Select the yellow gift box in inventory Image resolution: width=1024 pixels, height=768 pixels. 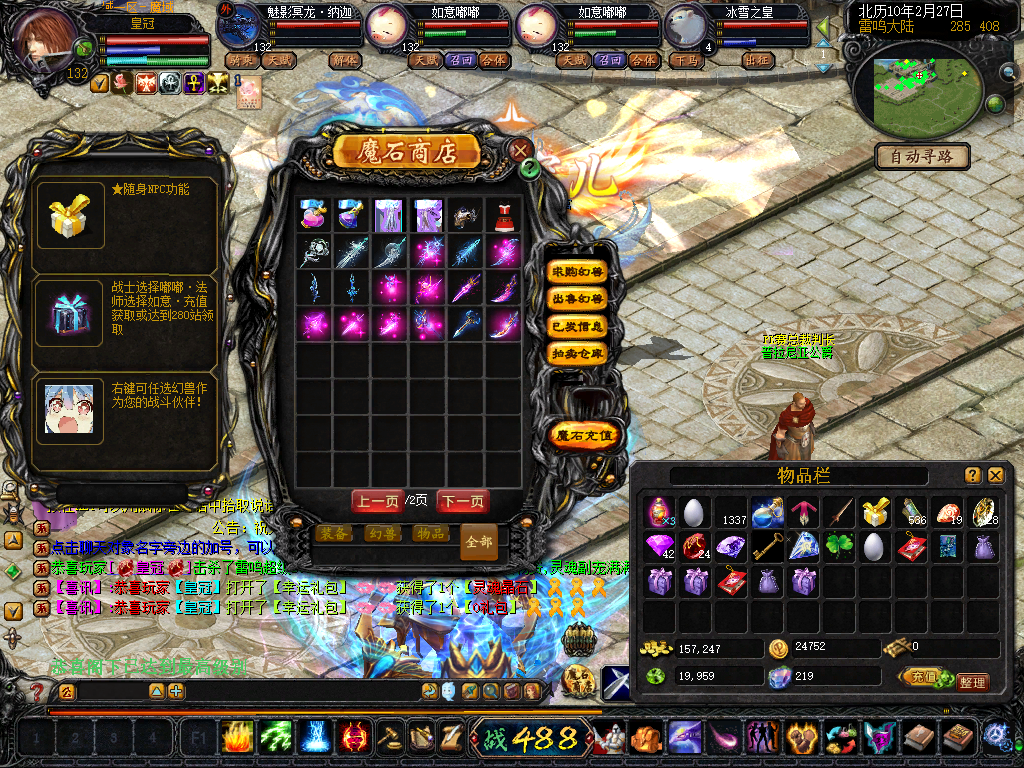pyautogui.click(x=875, y=512)
